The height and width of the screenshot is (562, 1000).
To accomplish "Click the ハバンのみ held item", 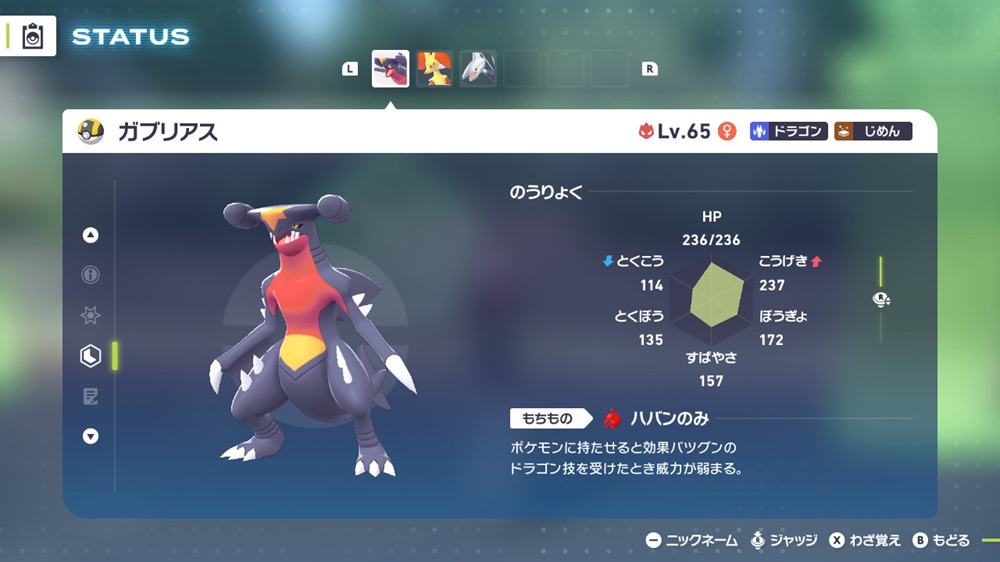I will (655, 418).
